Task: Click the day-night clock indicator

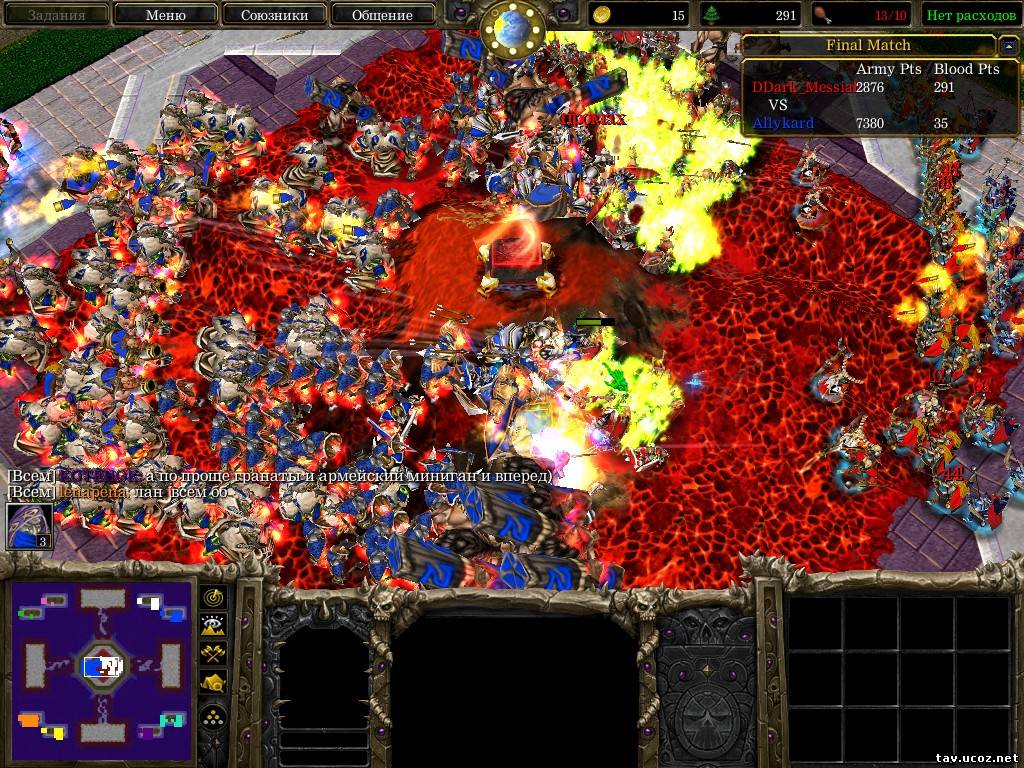Action: pyautogui.click(x=510, y=27)
